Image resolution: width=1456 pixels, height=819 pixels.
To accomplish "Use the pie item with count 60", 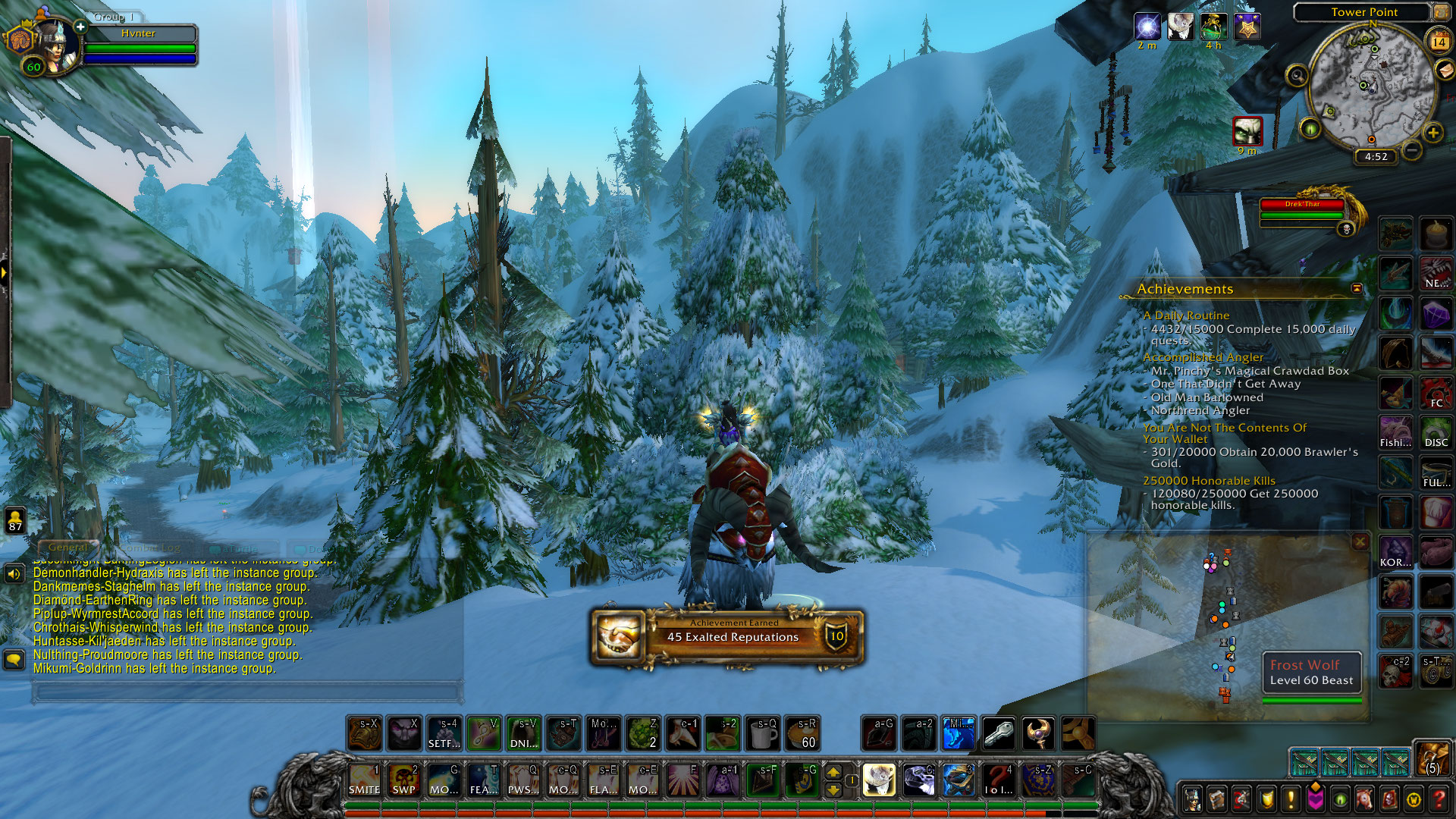I will (x=802, y=733).
